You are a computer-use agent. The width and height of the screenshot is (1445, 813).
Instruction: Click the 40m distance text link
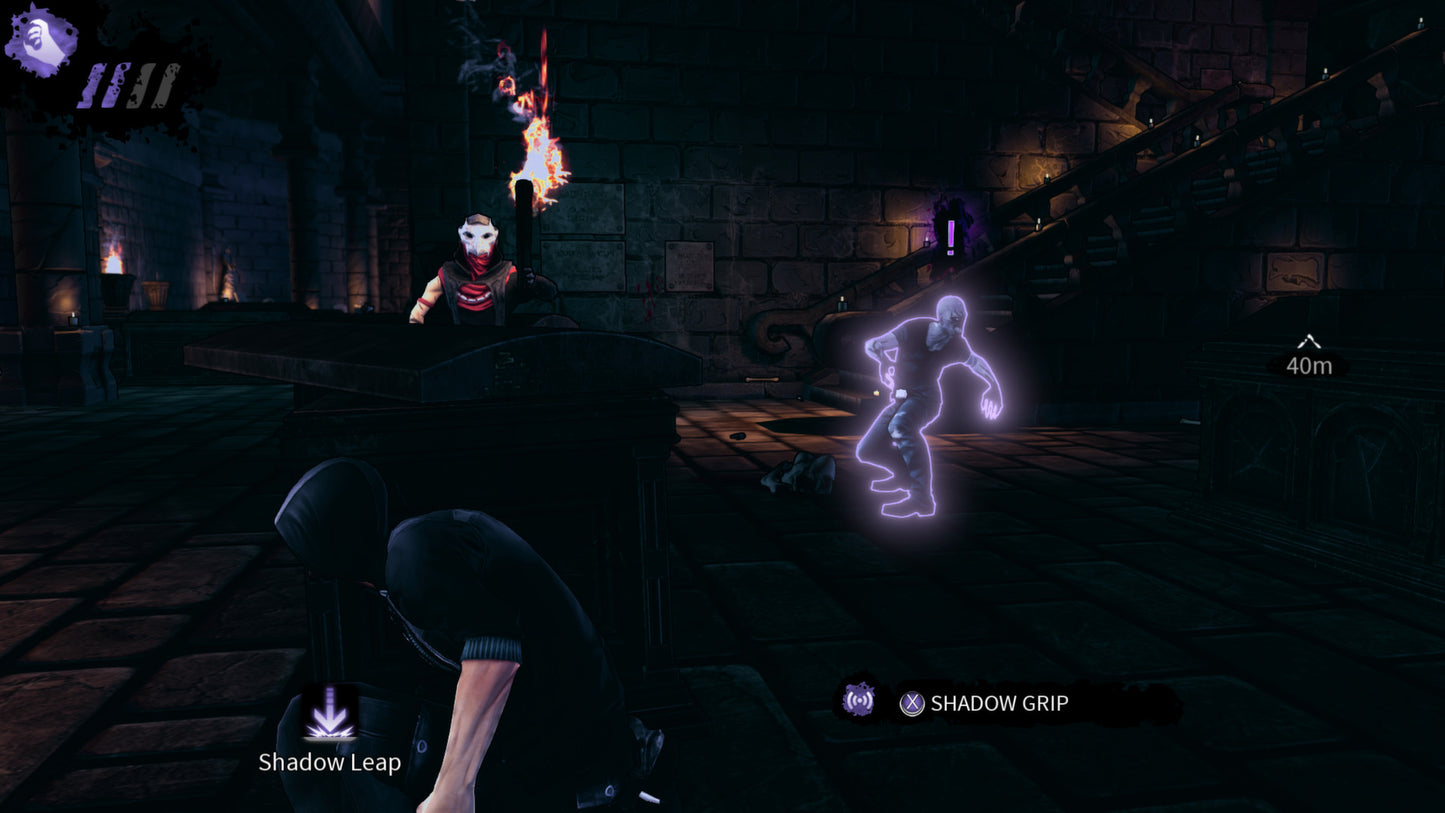coord(1309,366)
